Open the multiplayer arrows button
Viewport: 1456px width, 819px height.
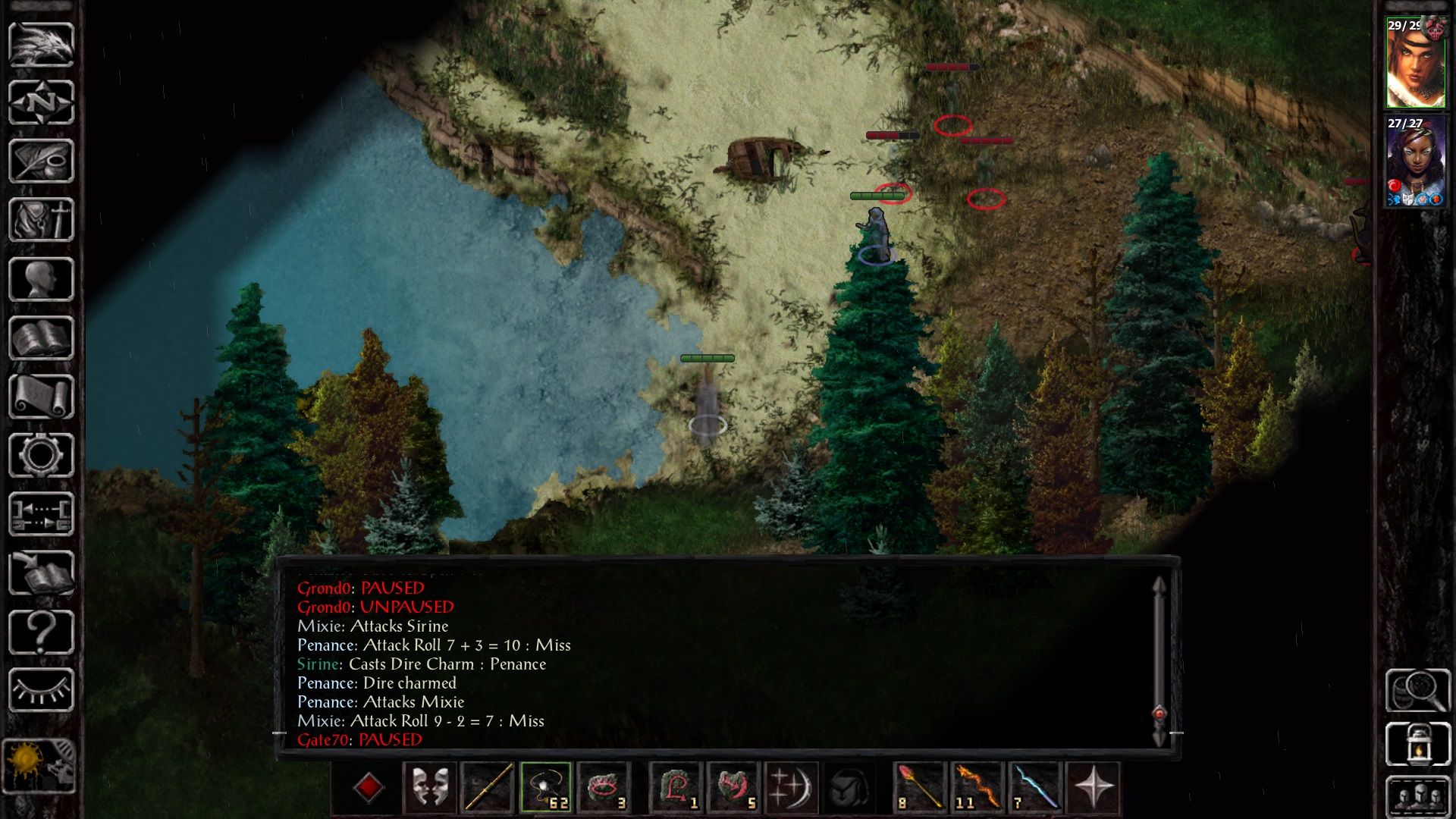(x=41, y=514)
